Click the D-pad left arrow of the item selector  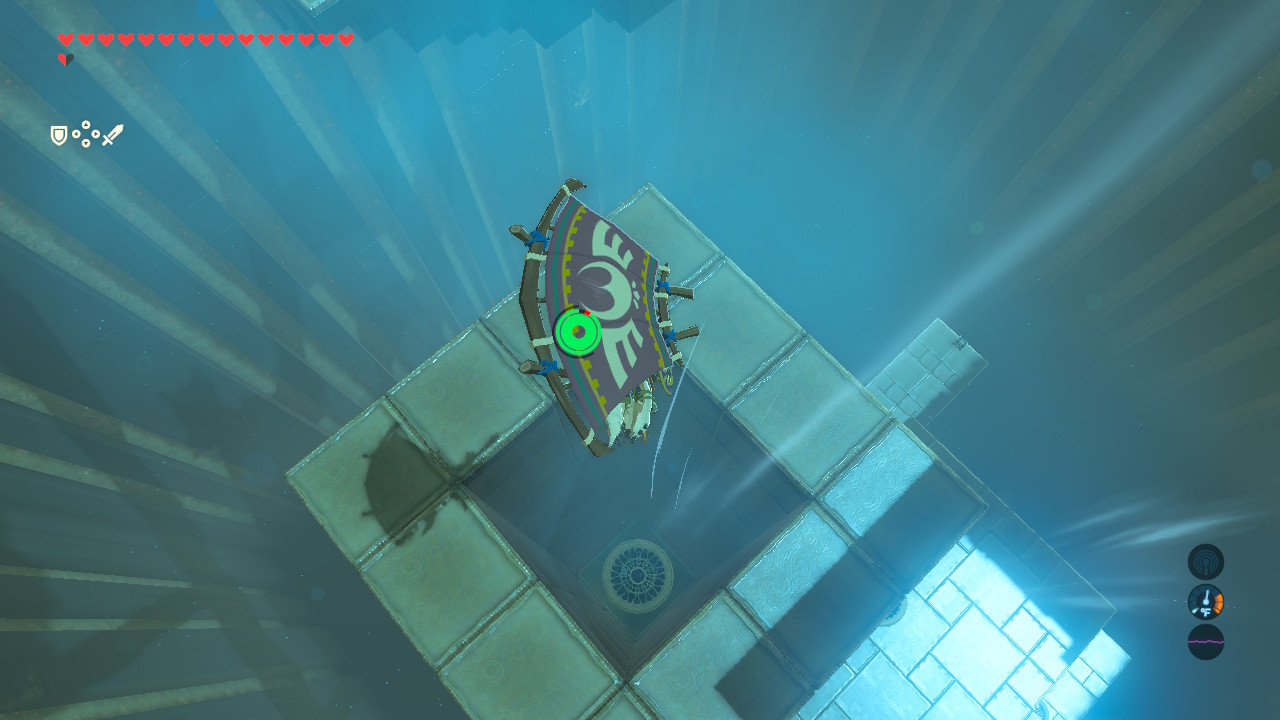coord(76,133)
